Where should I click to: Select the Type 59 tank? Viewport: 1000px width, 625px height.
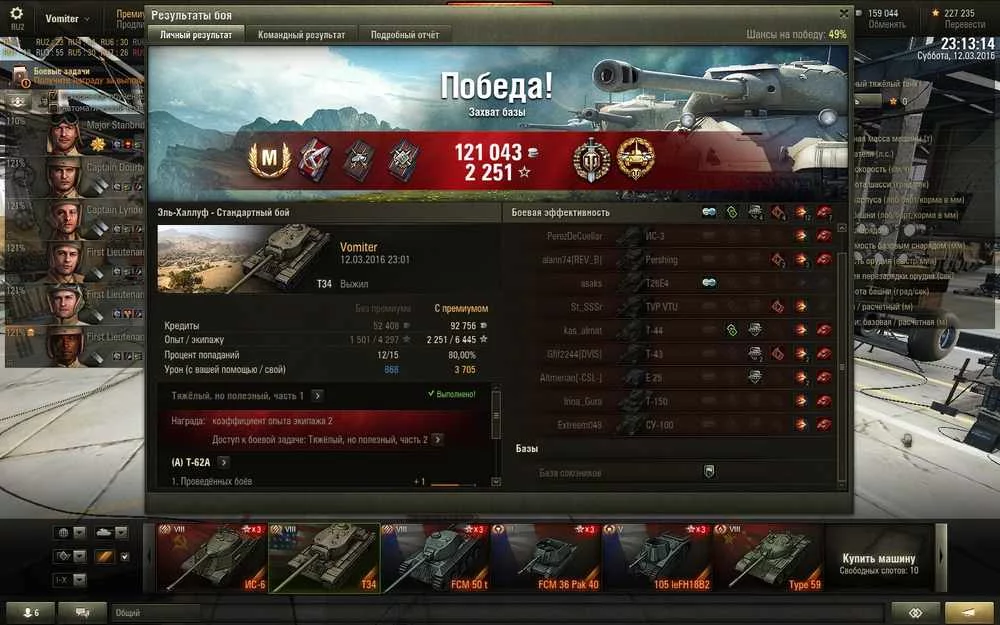pyautogui.click(x=768, y=555)
